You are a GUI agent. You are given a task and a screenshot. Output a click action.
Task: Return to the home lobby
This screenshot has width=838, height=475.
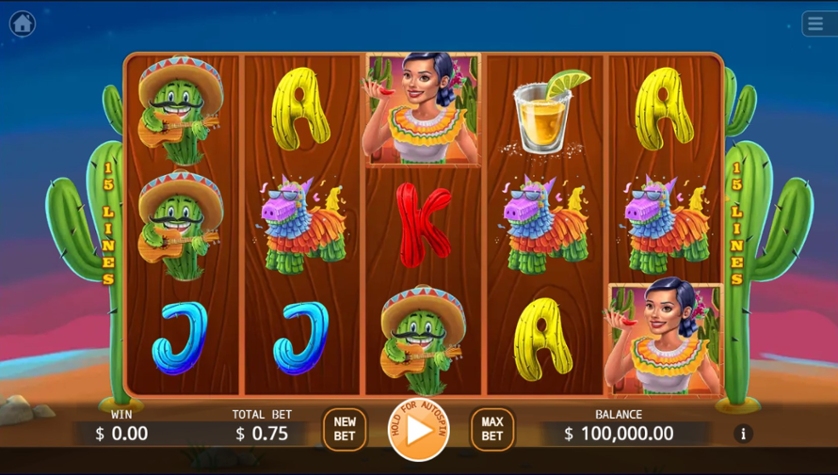pyautogui.click(x=22, y=24)
